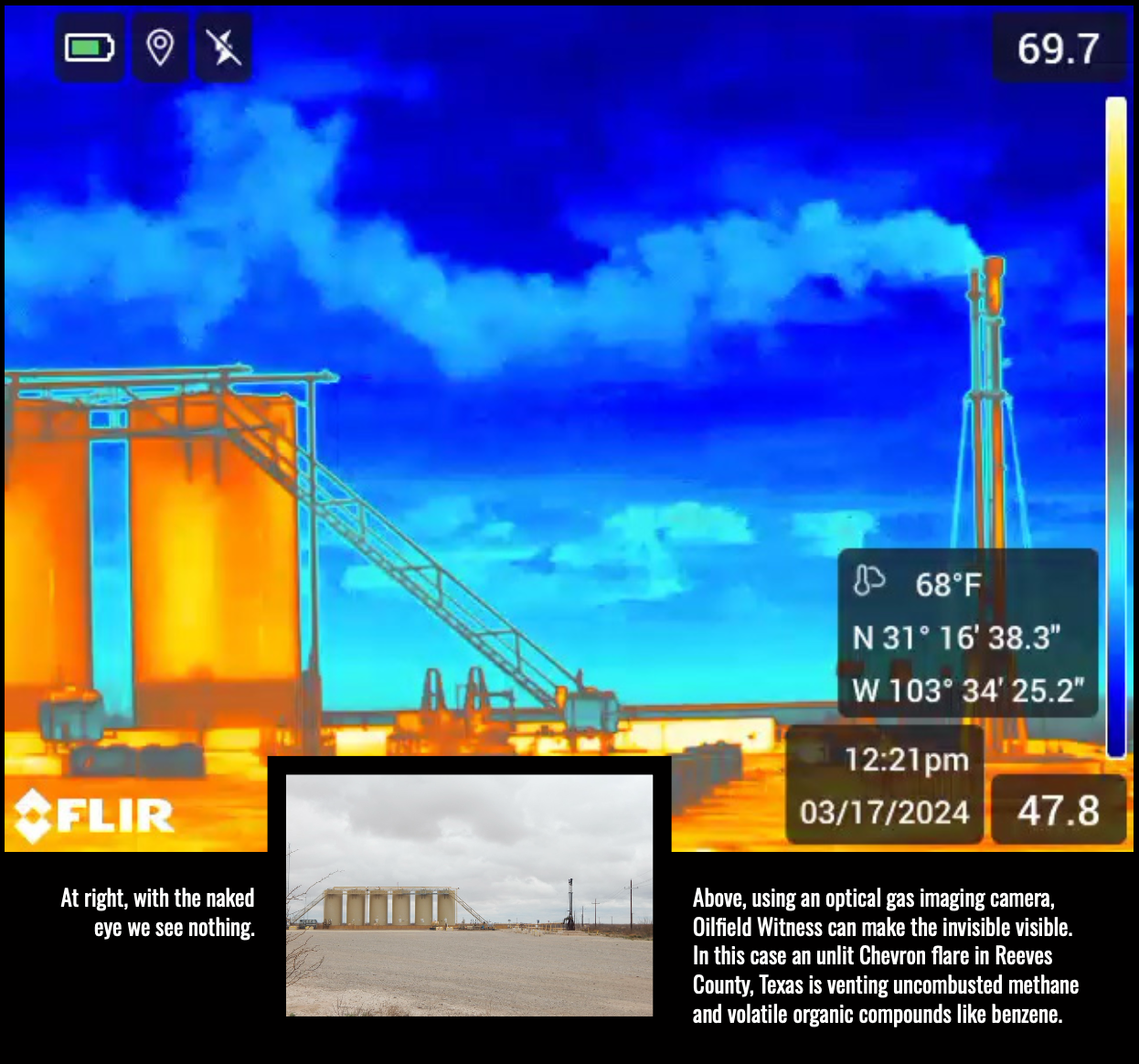1139x1064 pixels.
Task: Tap the location pin icon
Action: [160, 48]
